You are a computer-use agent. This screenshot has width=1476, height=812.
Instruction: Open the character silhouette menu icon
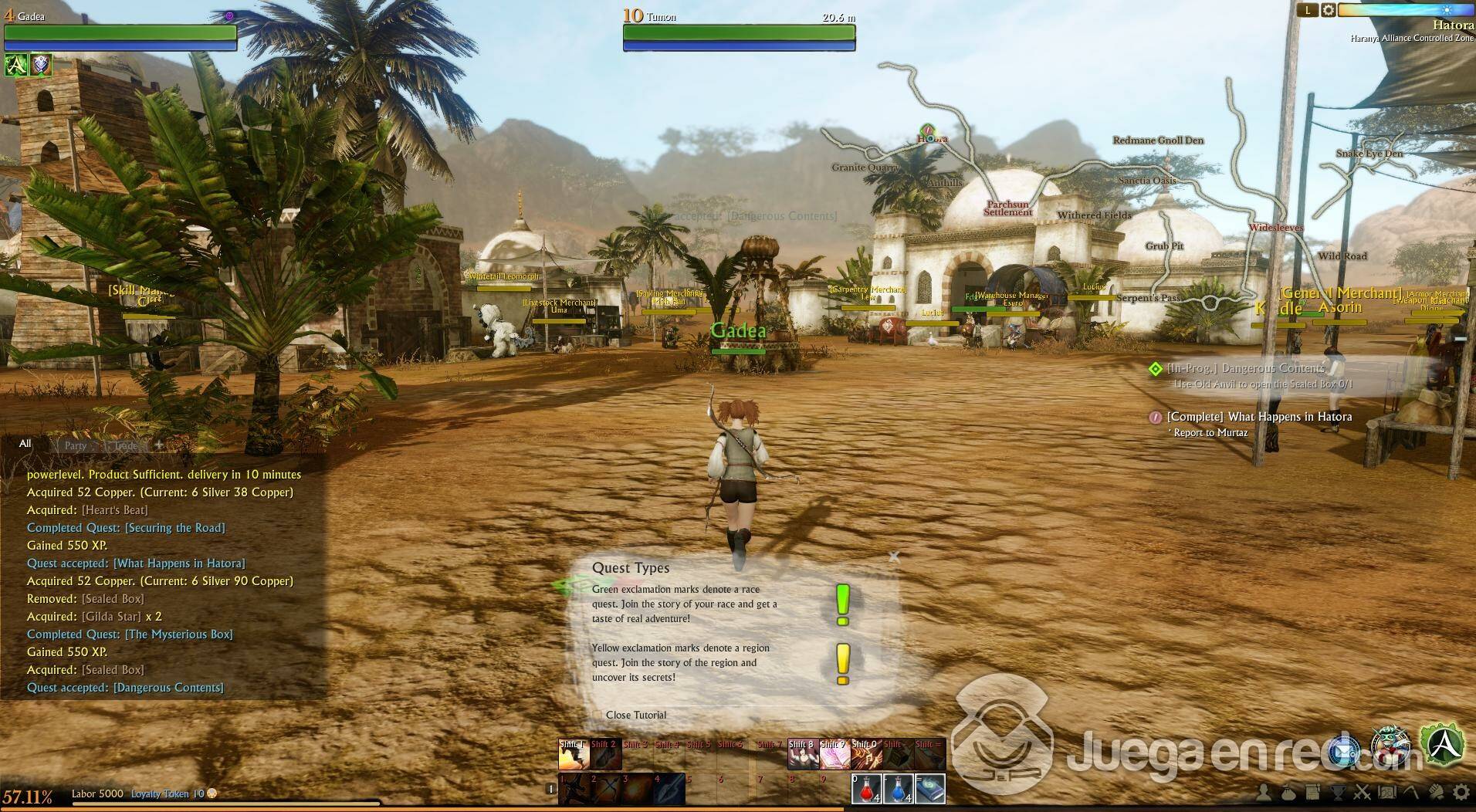pyautogui.click(x=1264, y=792)
